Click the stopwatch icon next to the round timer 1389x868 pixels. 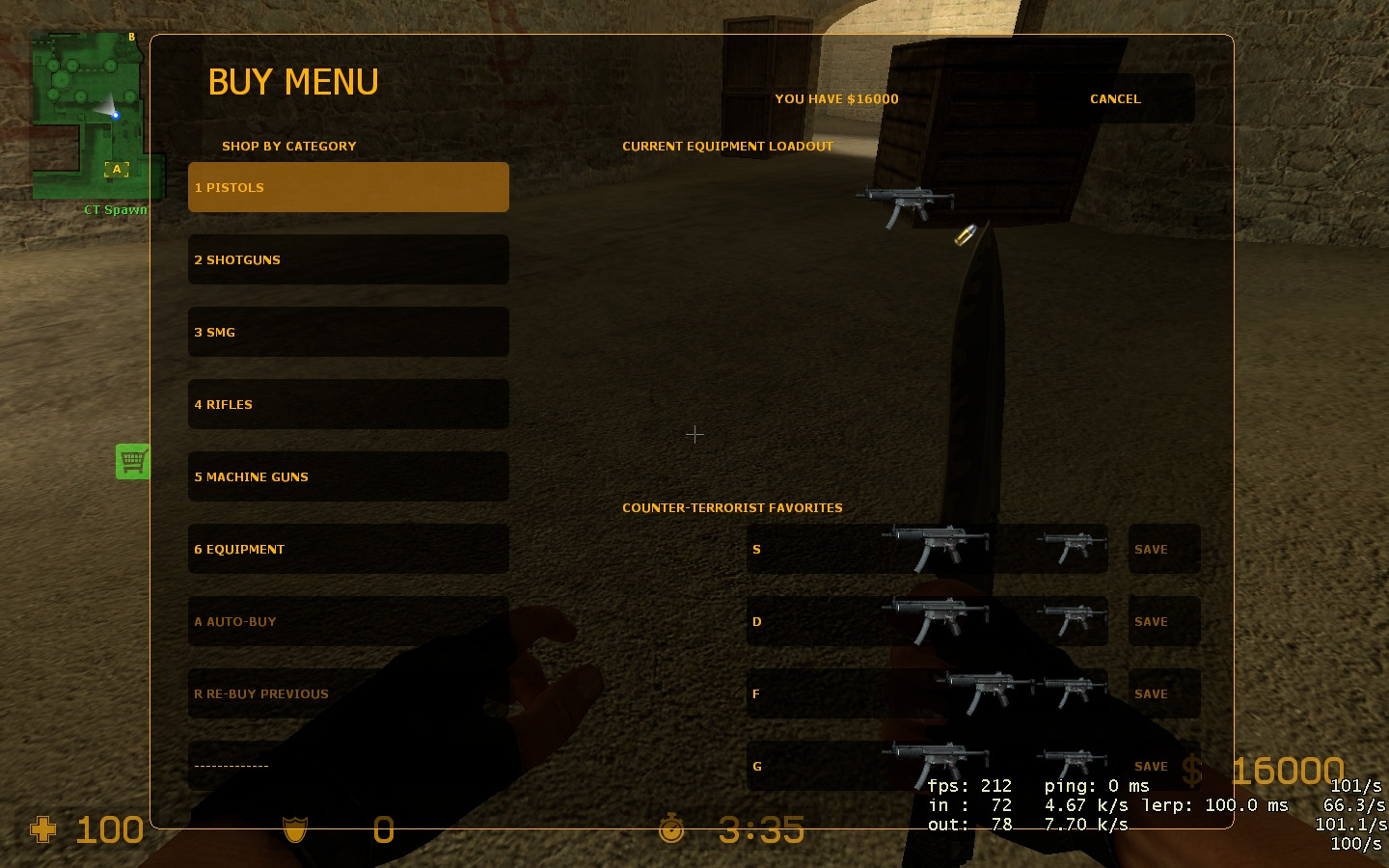coord(671,827)
